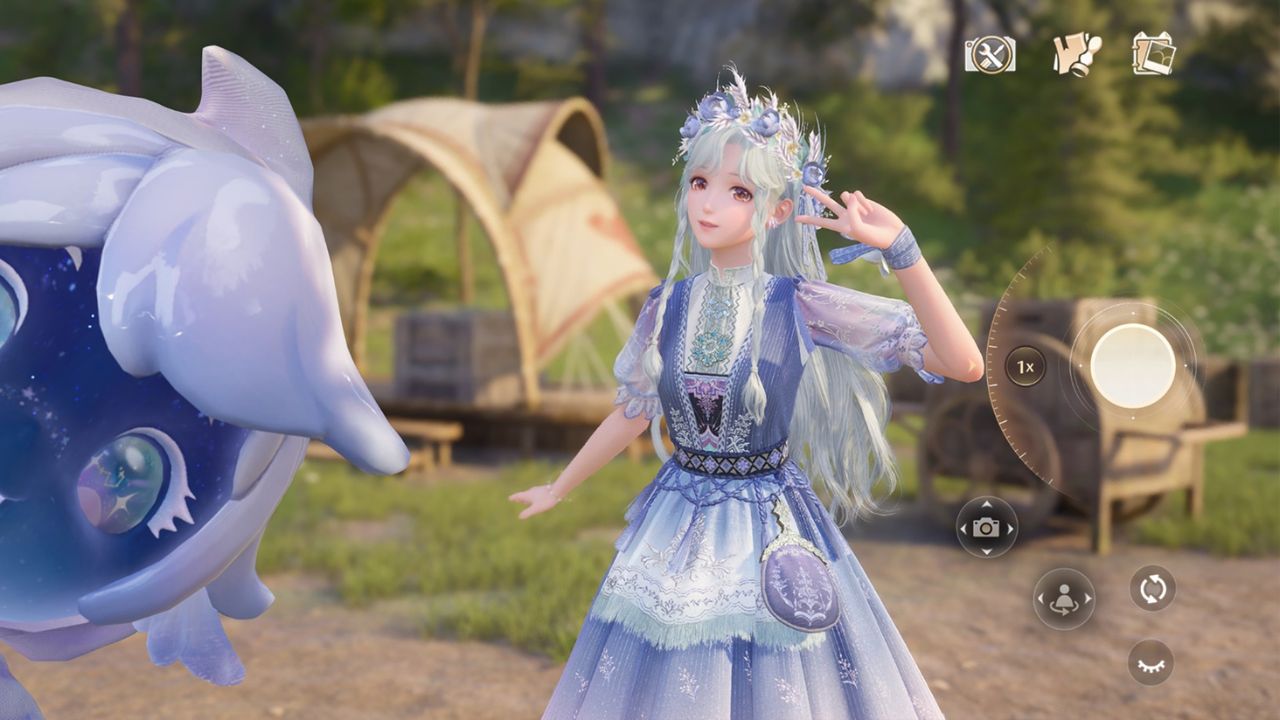Select the camera movement control
The image size is (1280, 720).
(986, 527)
